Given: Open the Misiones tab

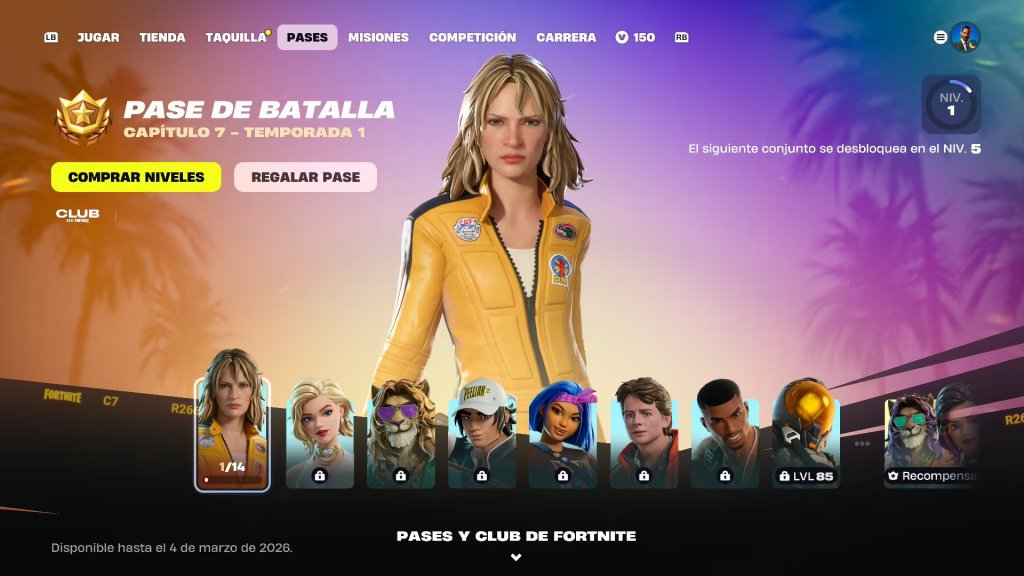Looking at the screenshot, I should (378, 37).
